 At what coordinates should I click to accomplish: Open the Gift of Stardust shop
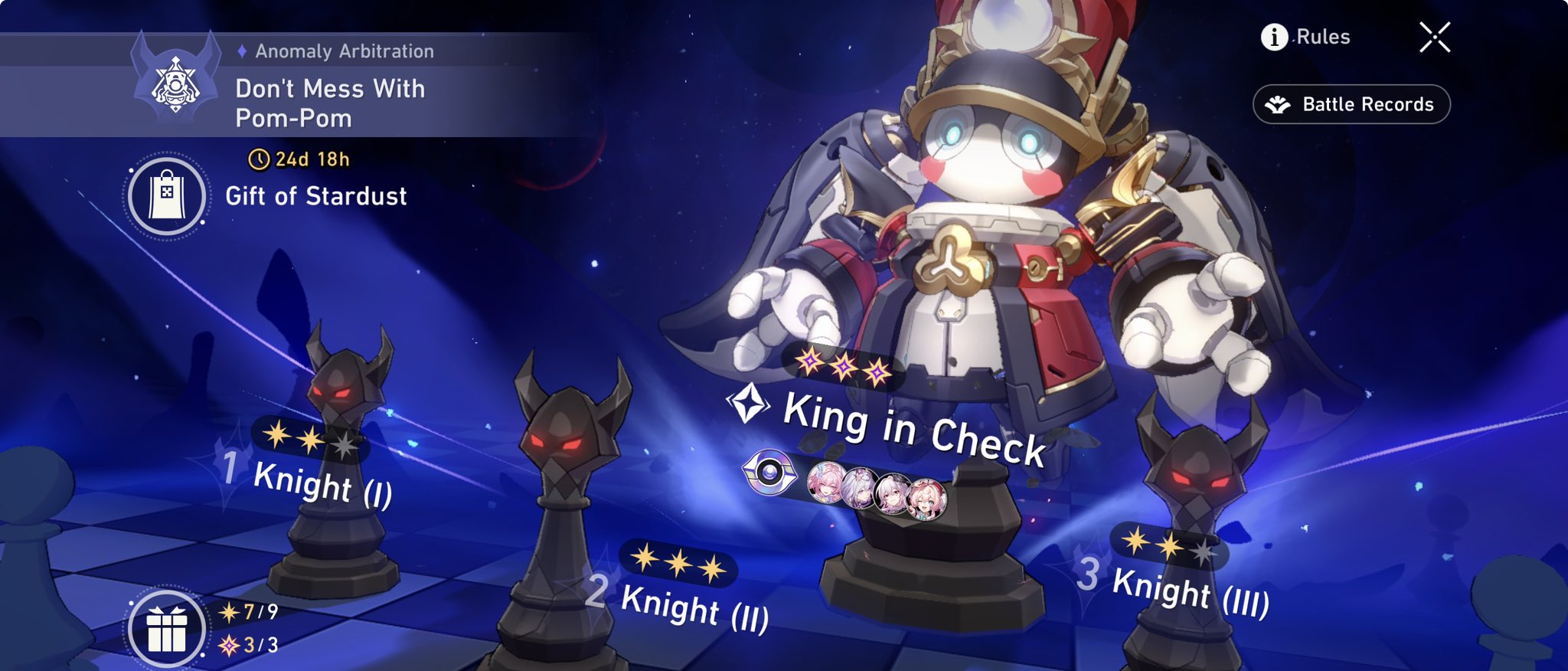166,195
